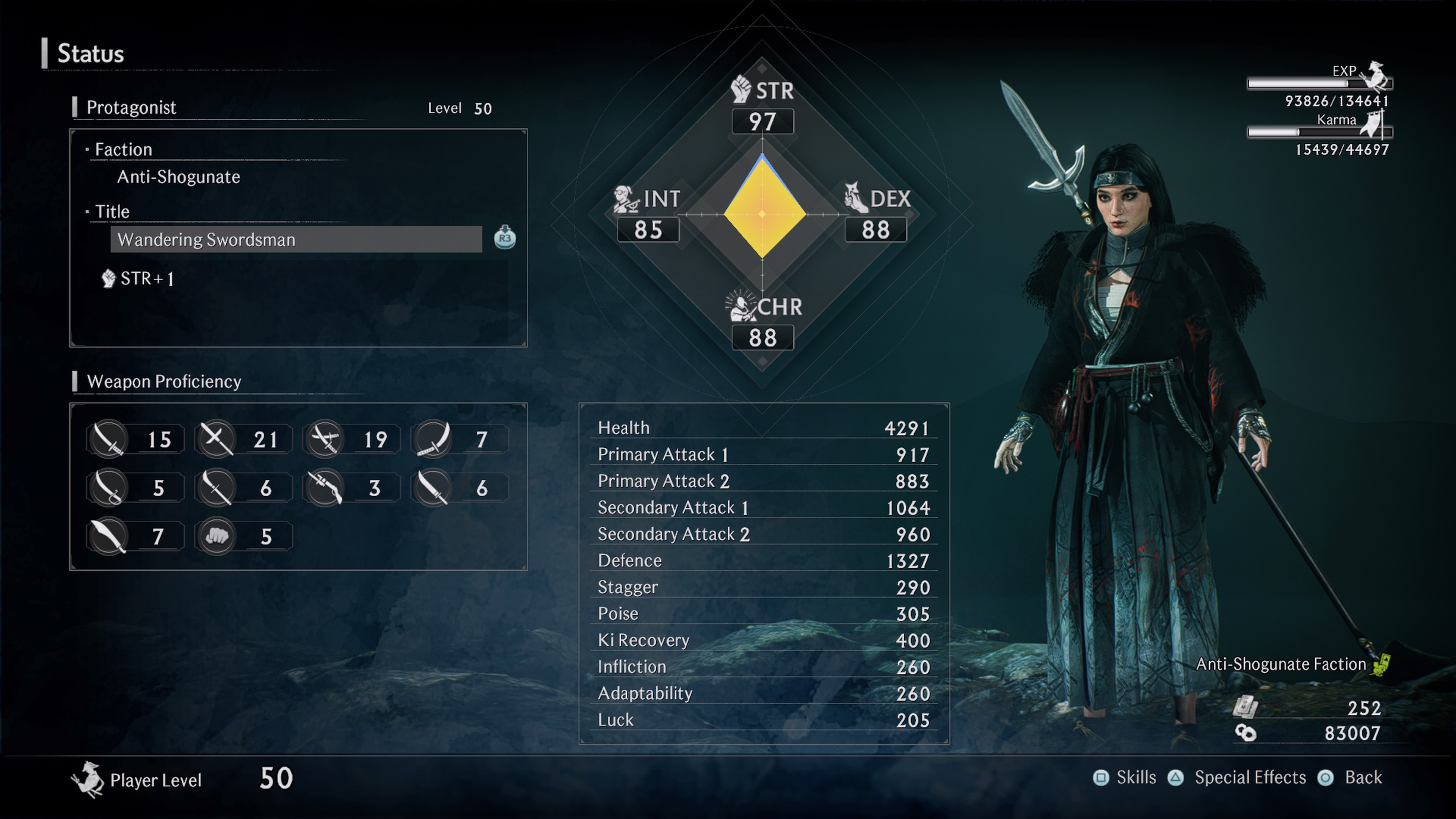Select the Defence stat row
The width and height of the screenshot is (1456, 819).
tap(764, 561)
